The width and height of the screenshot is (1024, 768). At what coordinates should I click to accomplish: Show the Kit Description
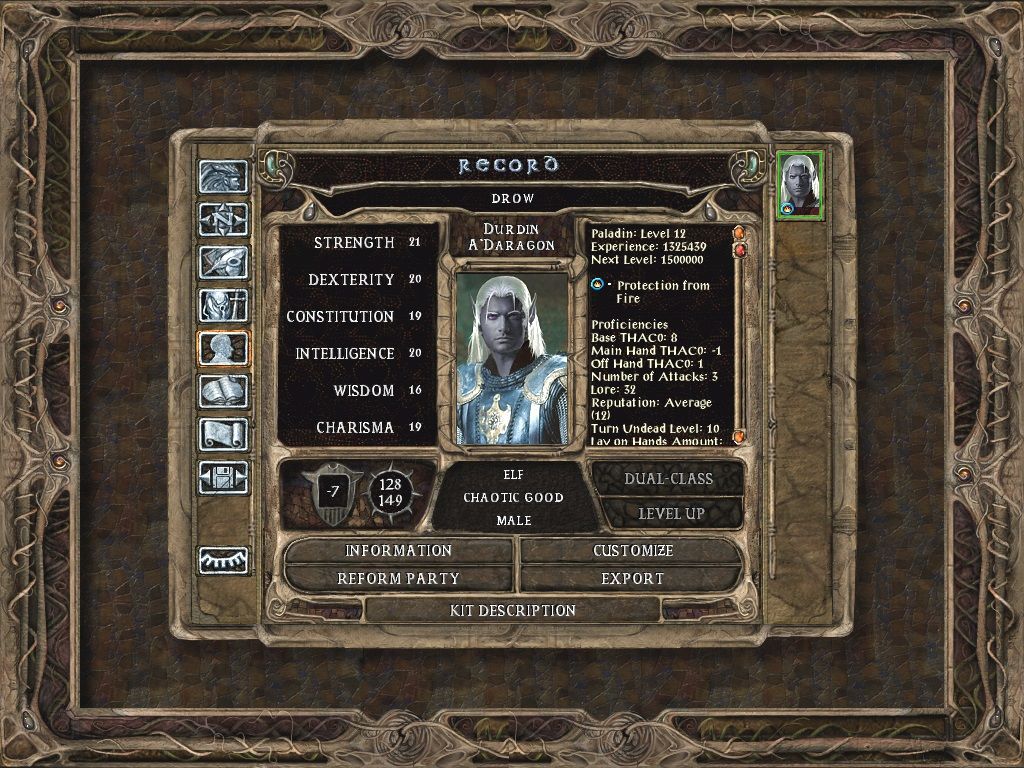pyautogui.click(x=513, y=610)
